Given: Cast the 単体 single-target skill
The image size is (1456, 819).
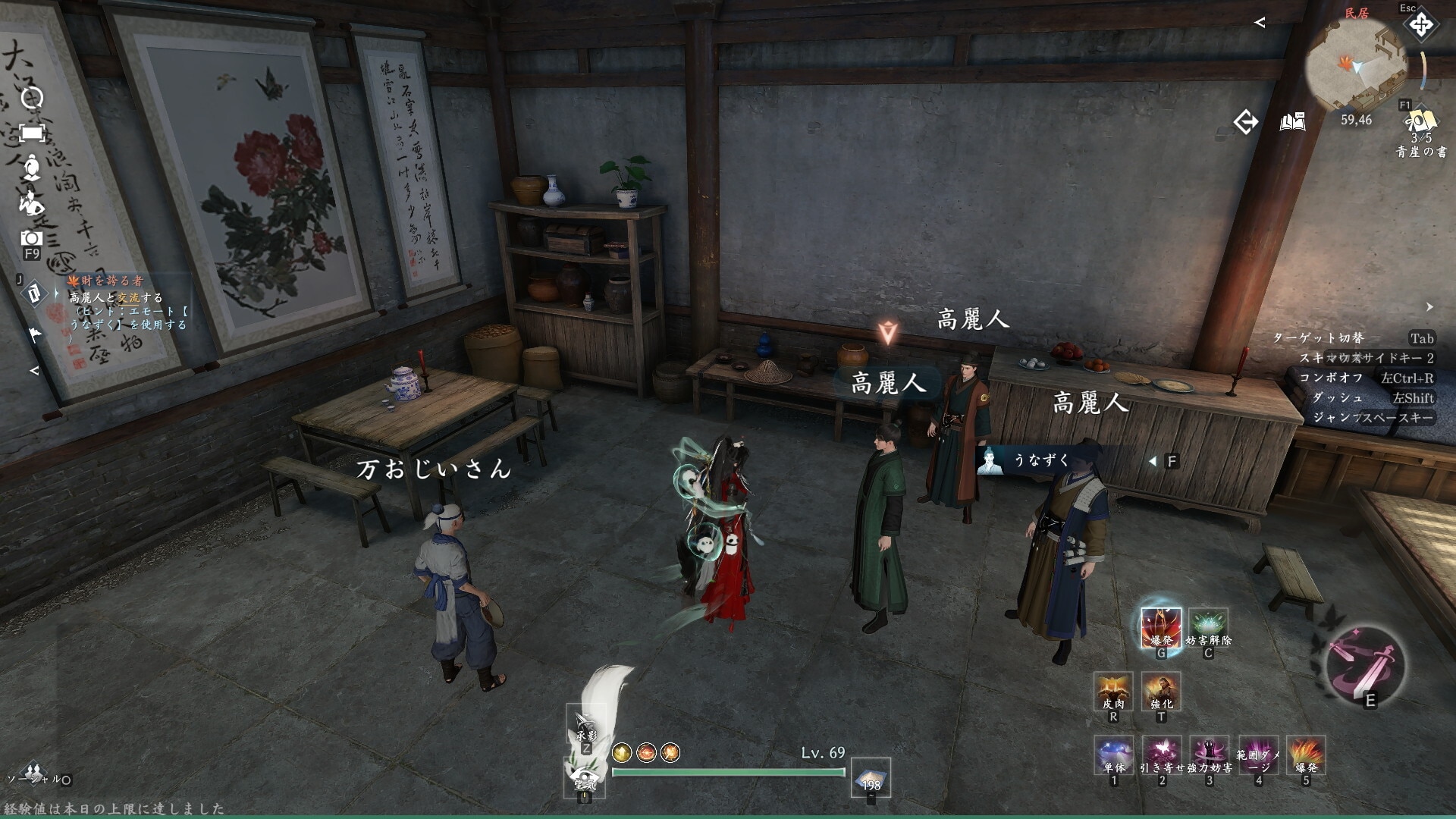Looking at the screenshot, I should [1114, 755].
